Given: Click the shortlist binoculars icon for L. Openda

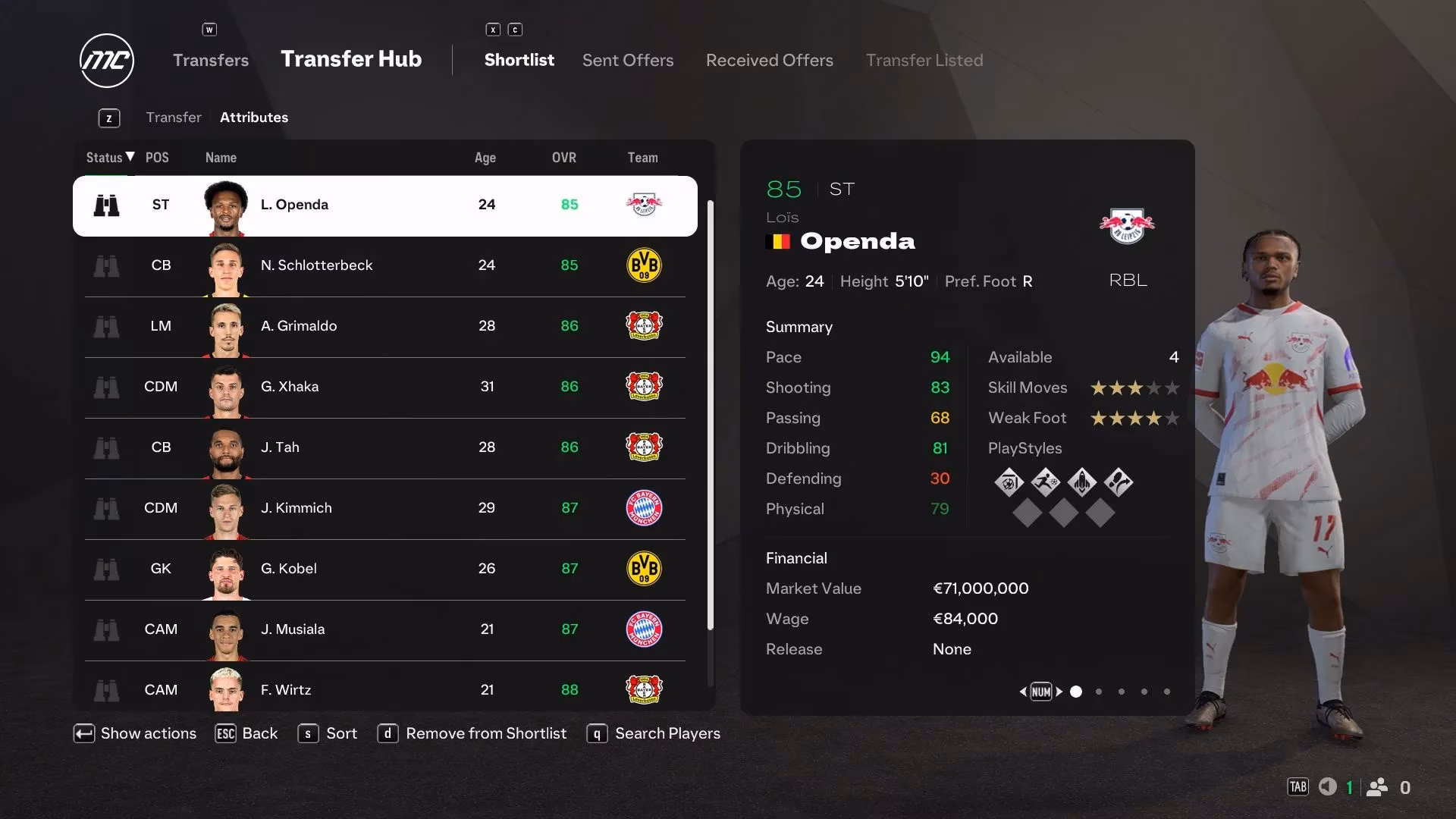Looking at the screenshot, I should tap(107, 205).
